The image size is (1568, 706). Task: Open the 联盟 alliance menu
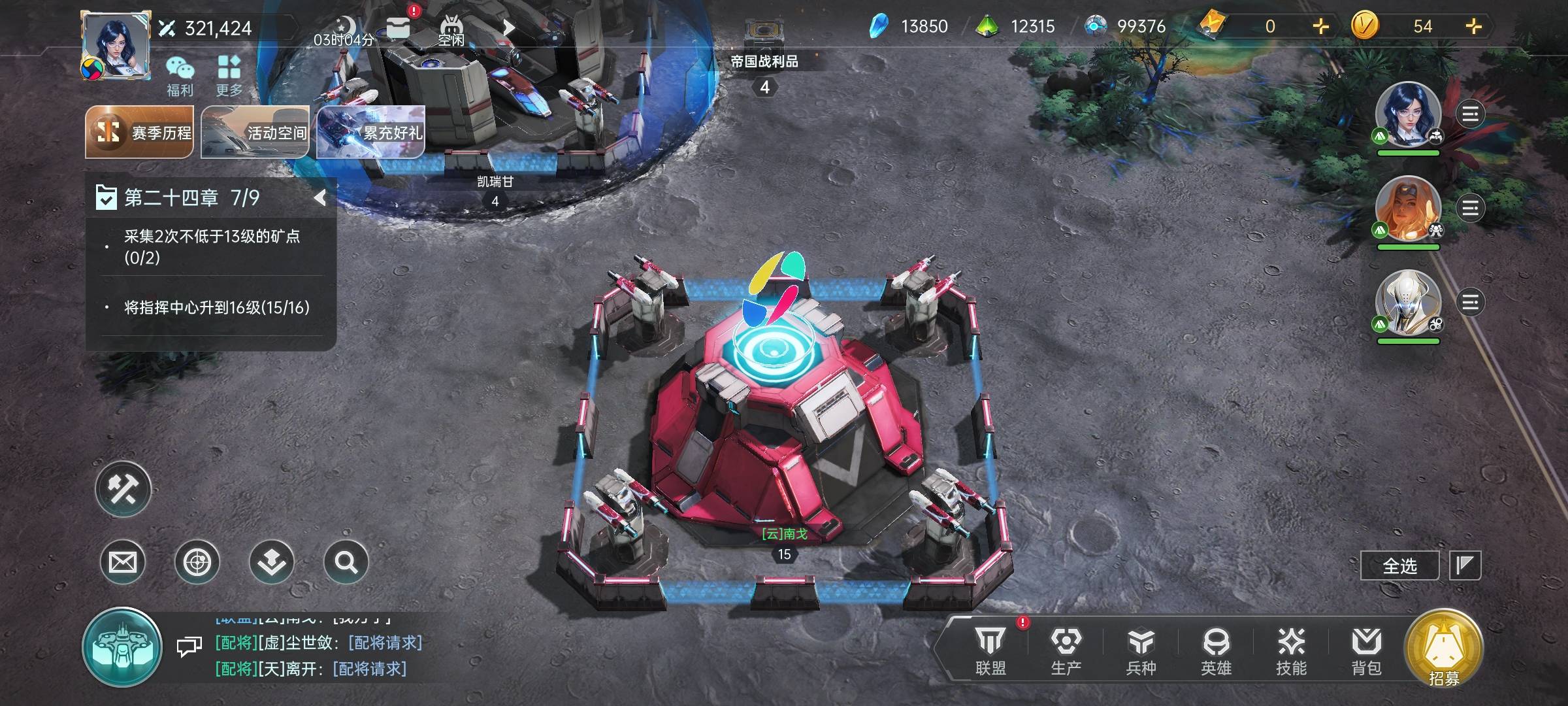coord(990,651)
